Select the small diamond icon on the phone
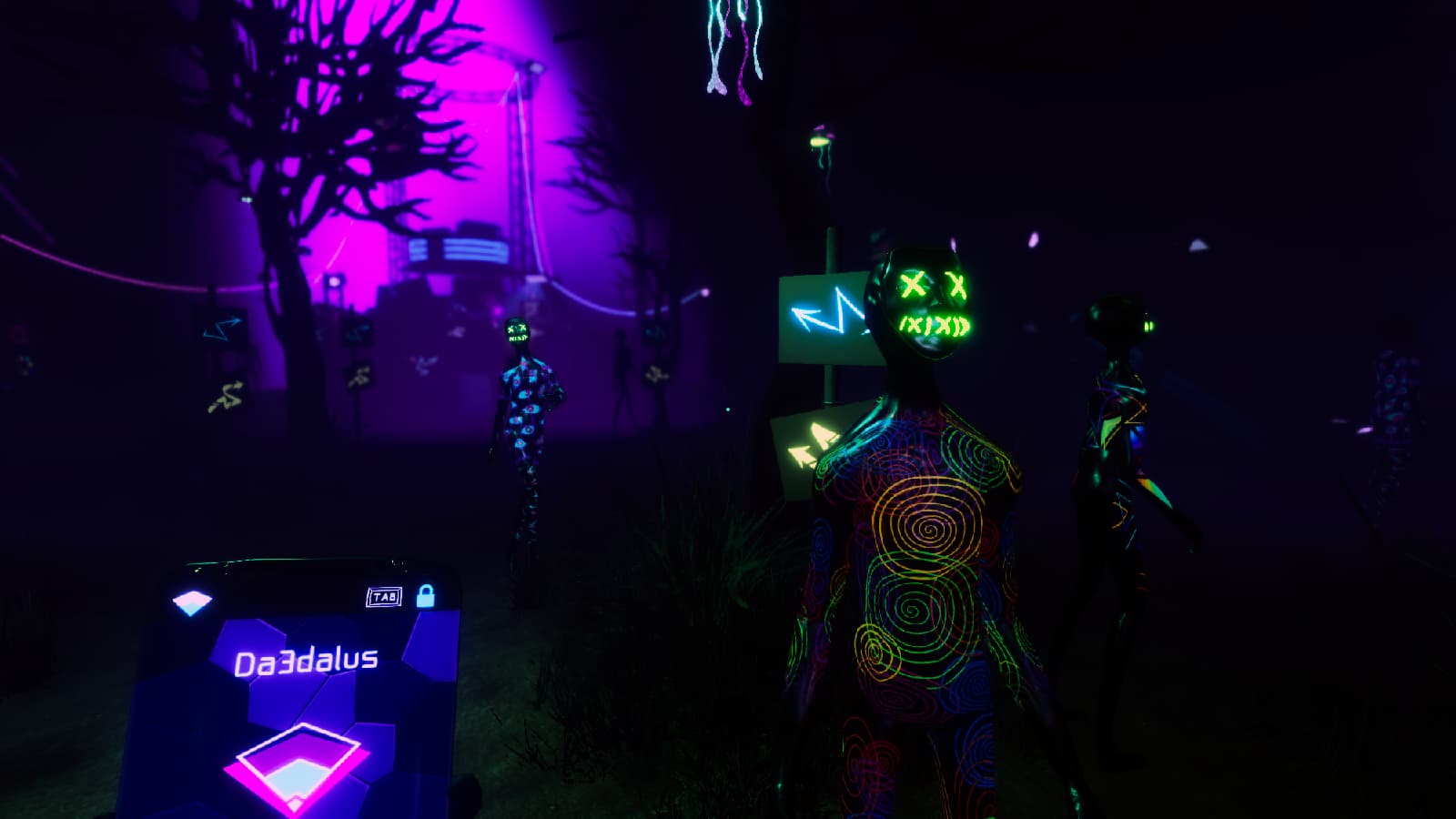The width and height of the screenshot is (1456, 819). [x=192, y=602]
